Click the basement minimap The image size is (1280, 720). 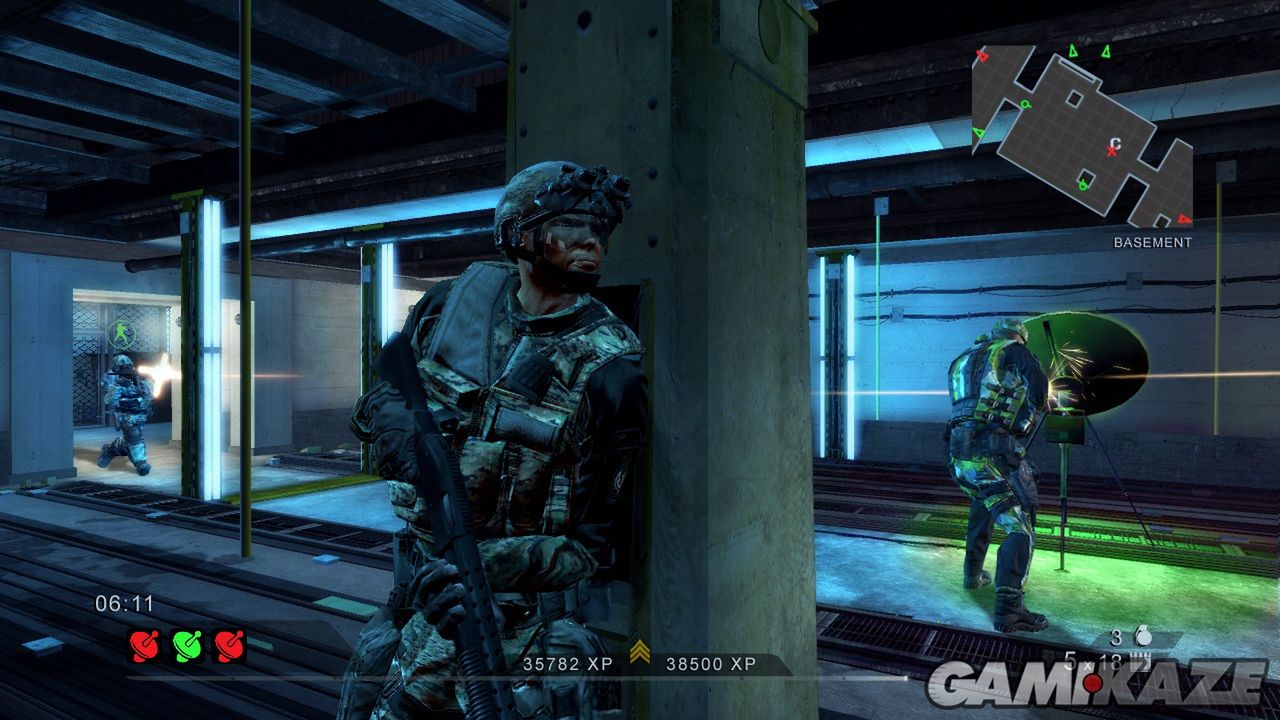coord(1082,136)
